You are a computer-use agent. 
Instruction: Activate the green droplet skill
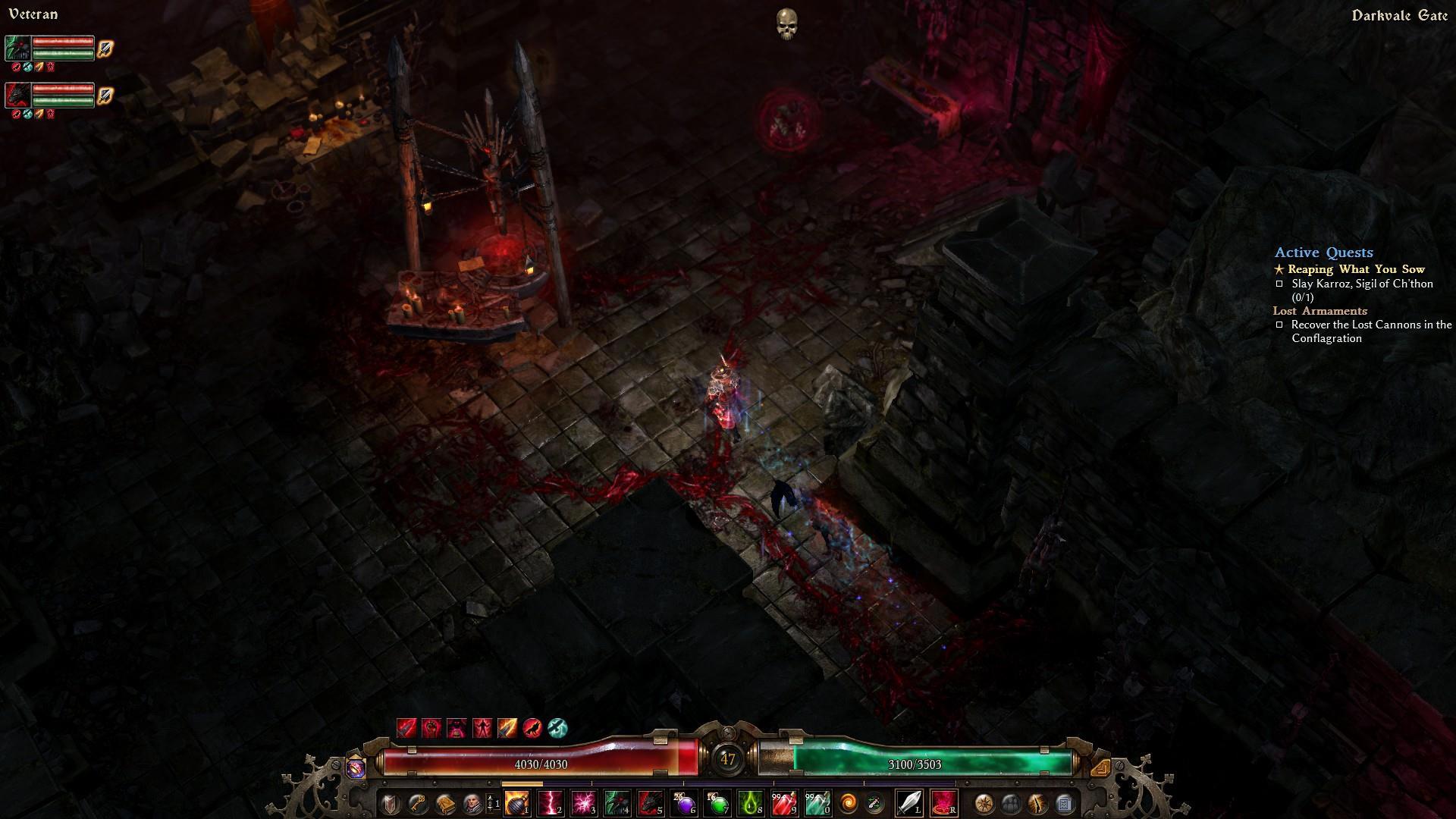click(751, 802)
